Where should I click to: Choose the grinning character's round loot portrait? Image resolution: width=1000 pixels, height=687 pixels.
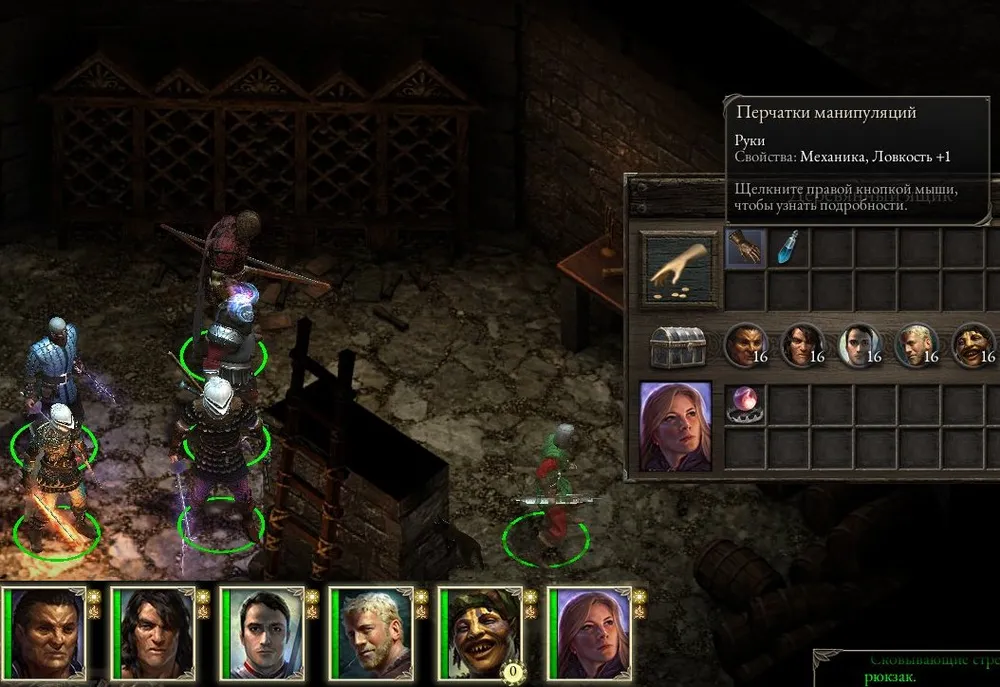pos(973,346)
